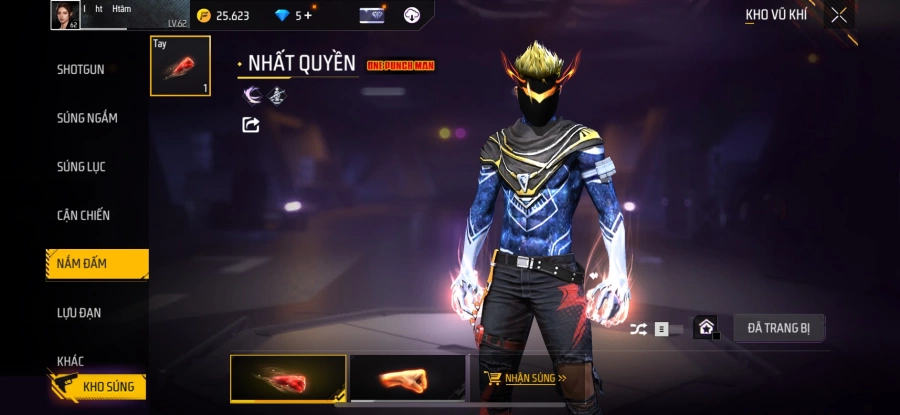Open the cloud download center
The width and height of the screenshot is (900, 415).
(x=411, y=15)
